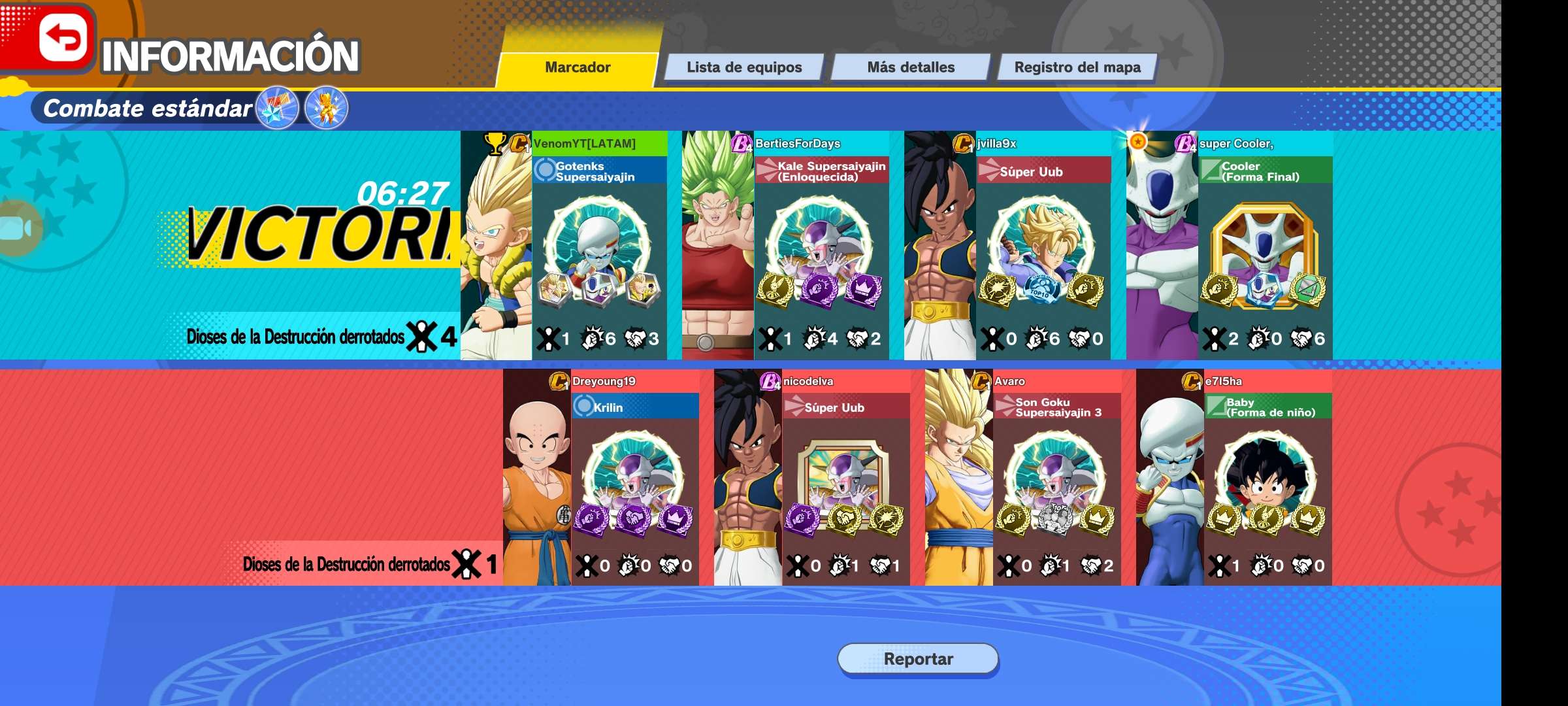Select super Cooler's Cooler player card

tap(1230, 246)
